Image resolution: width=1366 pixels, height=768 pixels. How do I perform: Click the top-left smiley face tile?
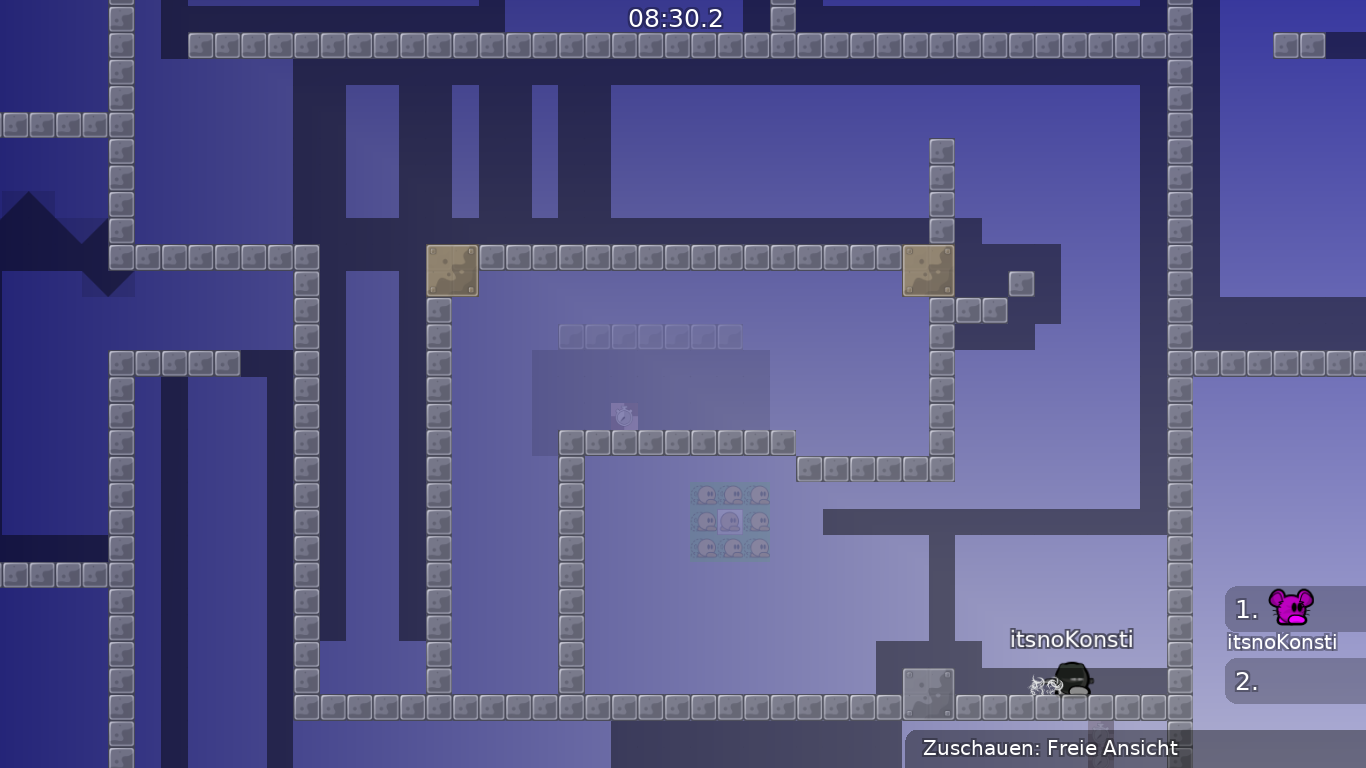pyautogui.click(x=706, y=493)
